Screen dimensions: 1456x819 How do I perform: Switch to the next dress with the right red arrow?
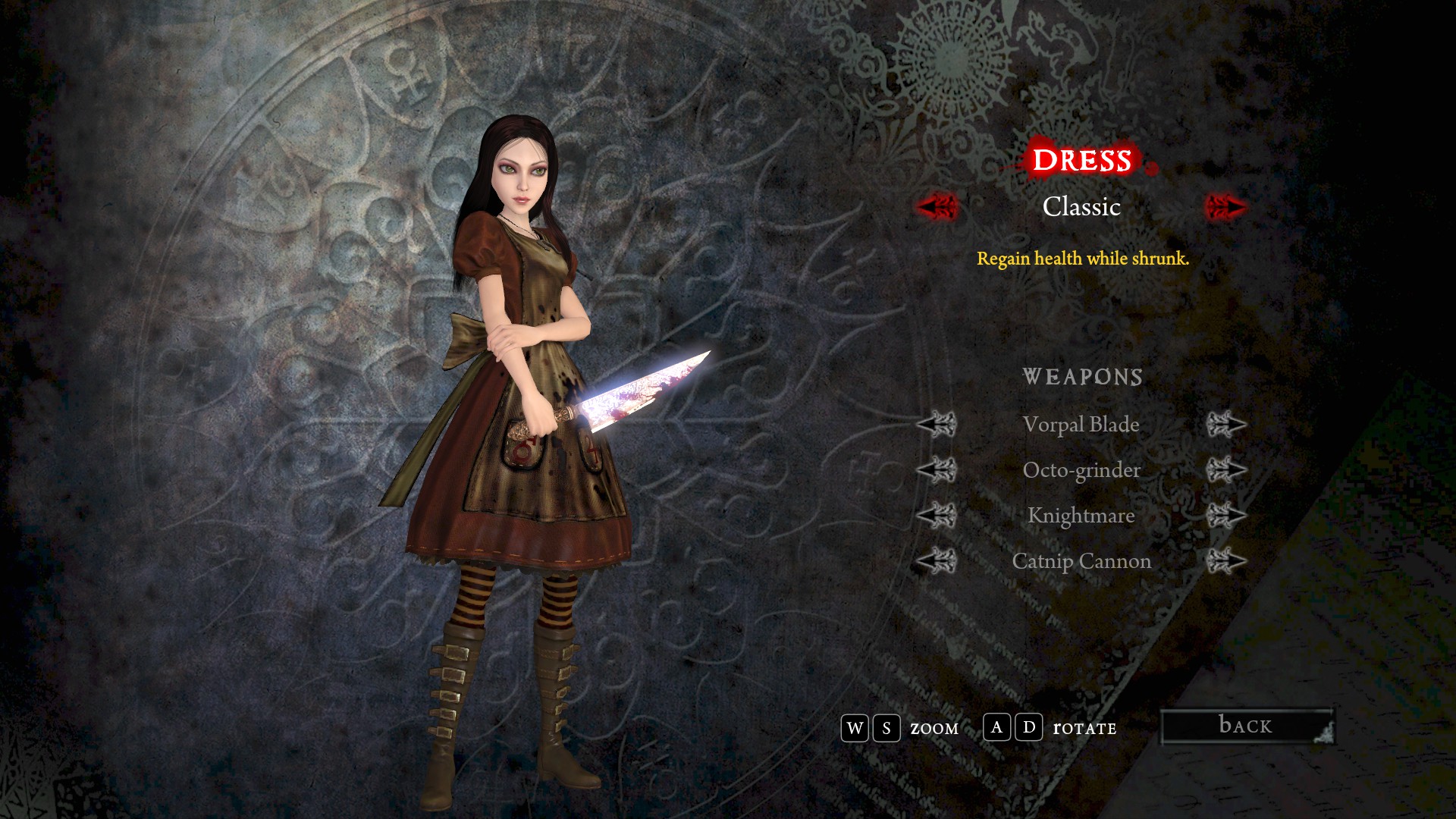click(1225, 206)
